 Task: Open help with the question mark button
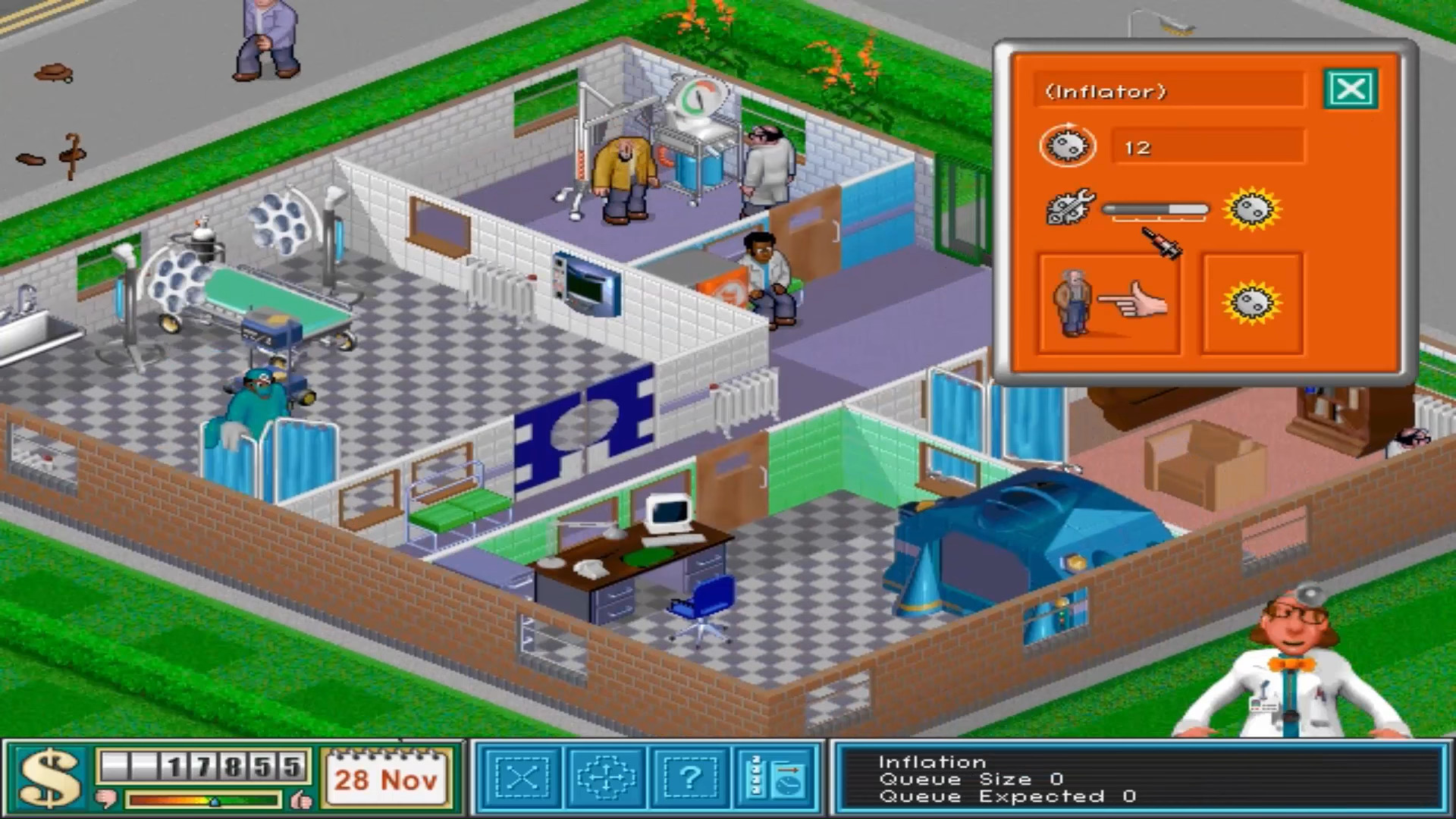pyautogui.click(x=689, y=777)
